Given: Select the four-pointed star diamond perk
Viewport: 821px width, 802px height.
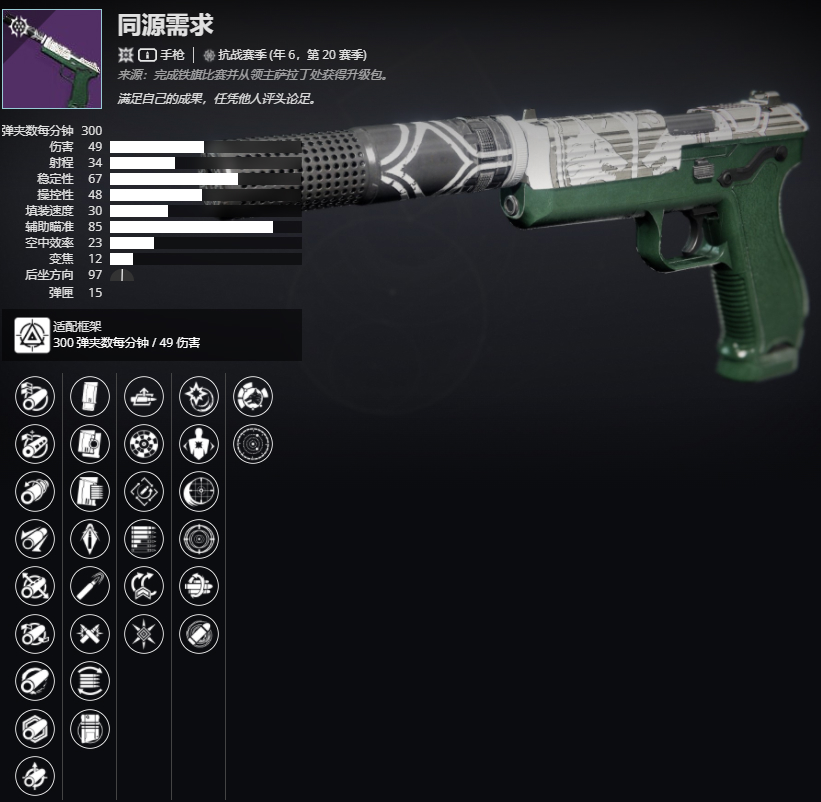Looking at the screenshot, I should pos(144,633).
